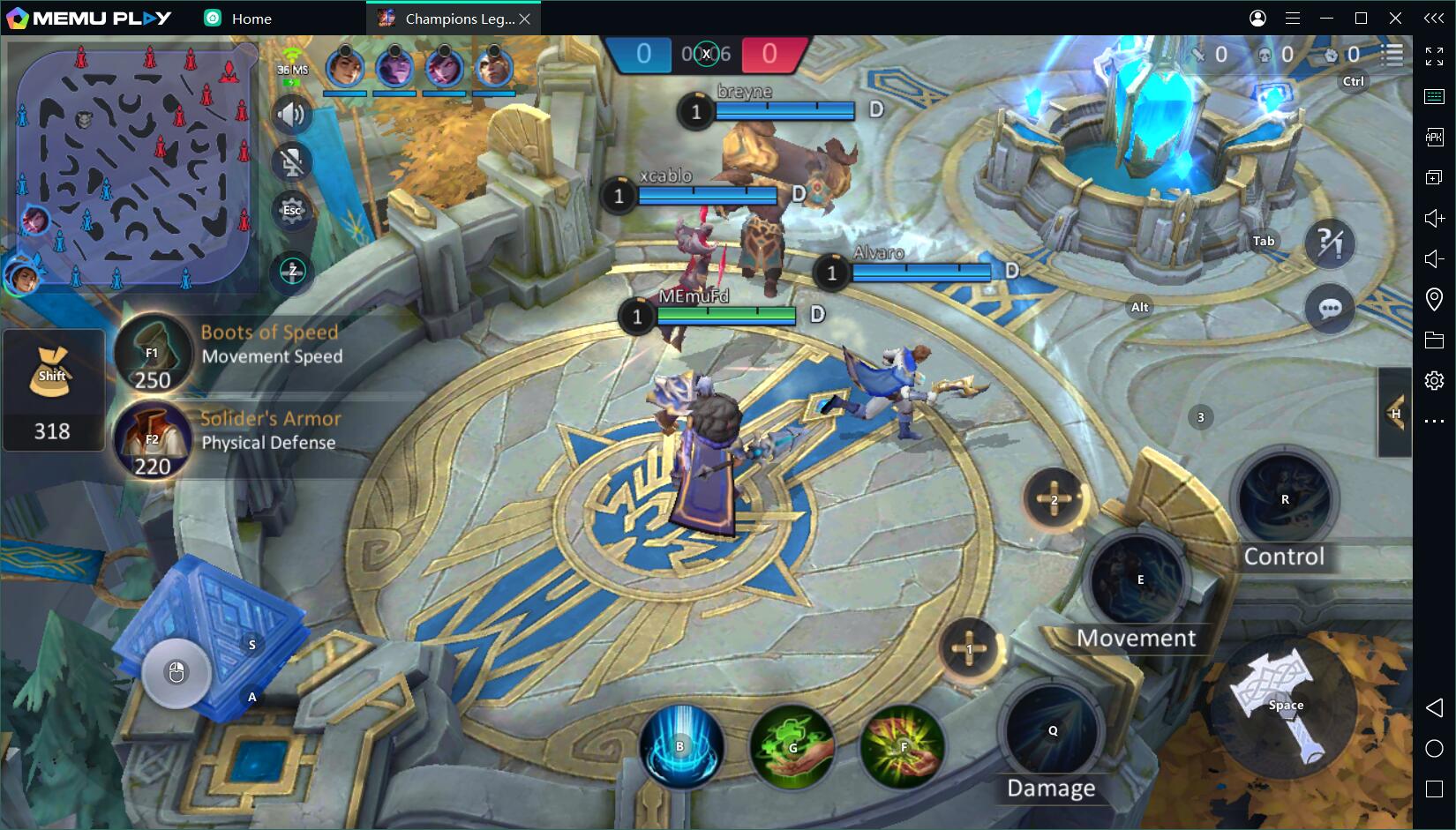Close the Champions Legion emulator tab
Image resolution: width=1456 pixels, height=830 pixels.
(x=525, y=19)
